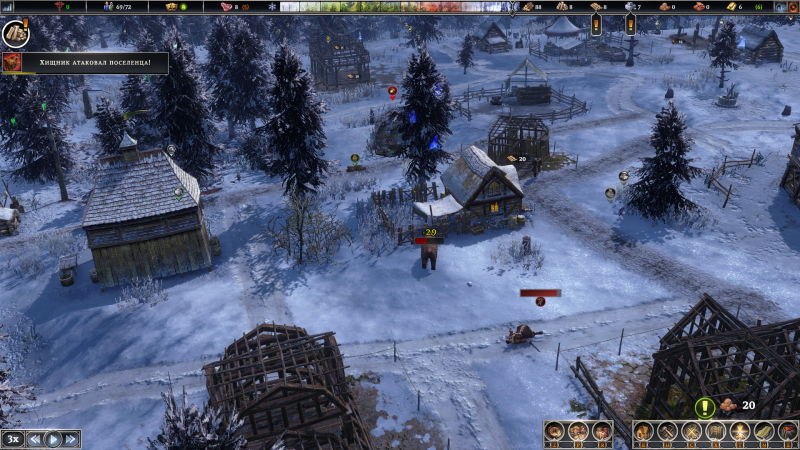
Task: Click the population counter icon
Action: tap(107, 7)
